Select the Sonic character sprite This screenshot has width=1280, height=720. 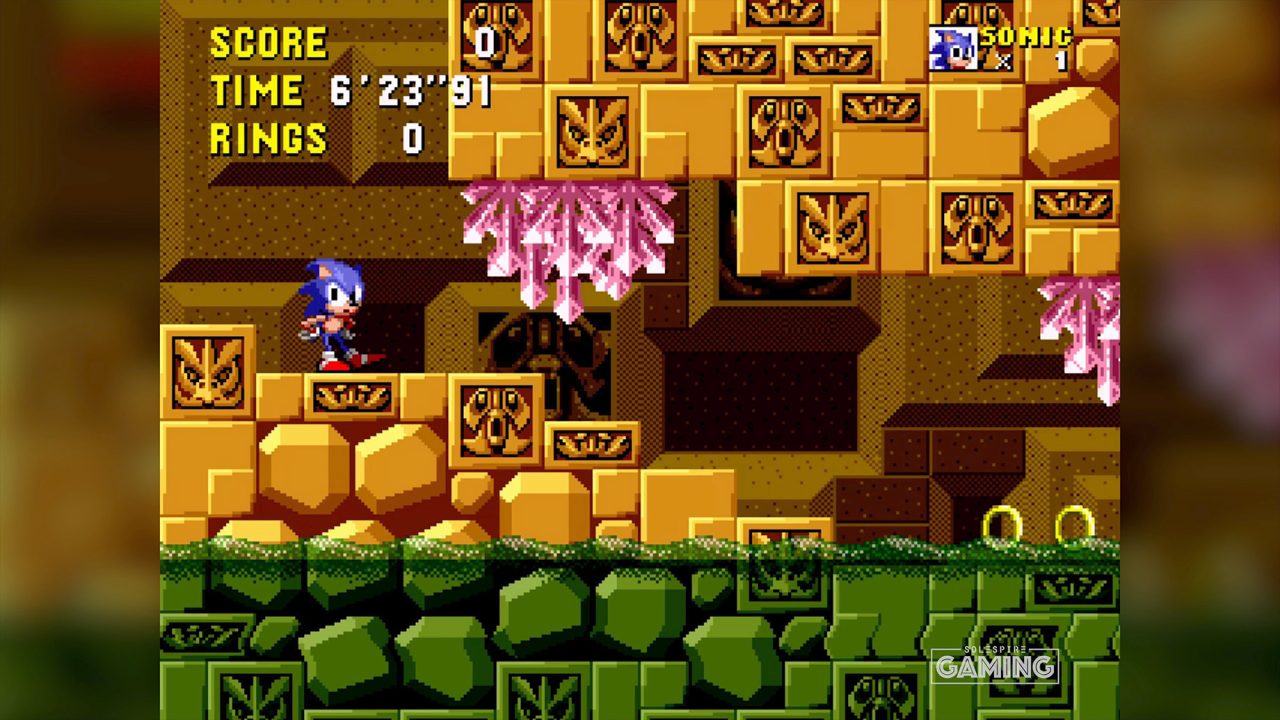(x=330, y=315)
